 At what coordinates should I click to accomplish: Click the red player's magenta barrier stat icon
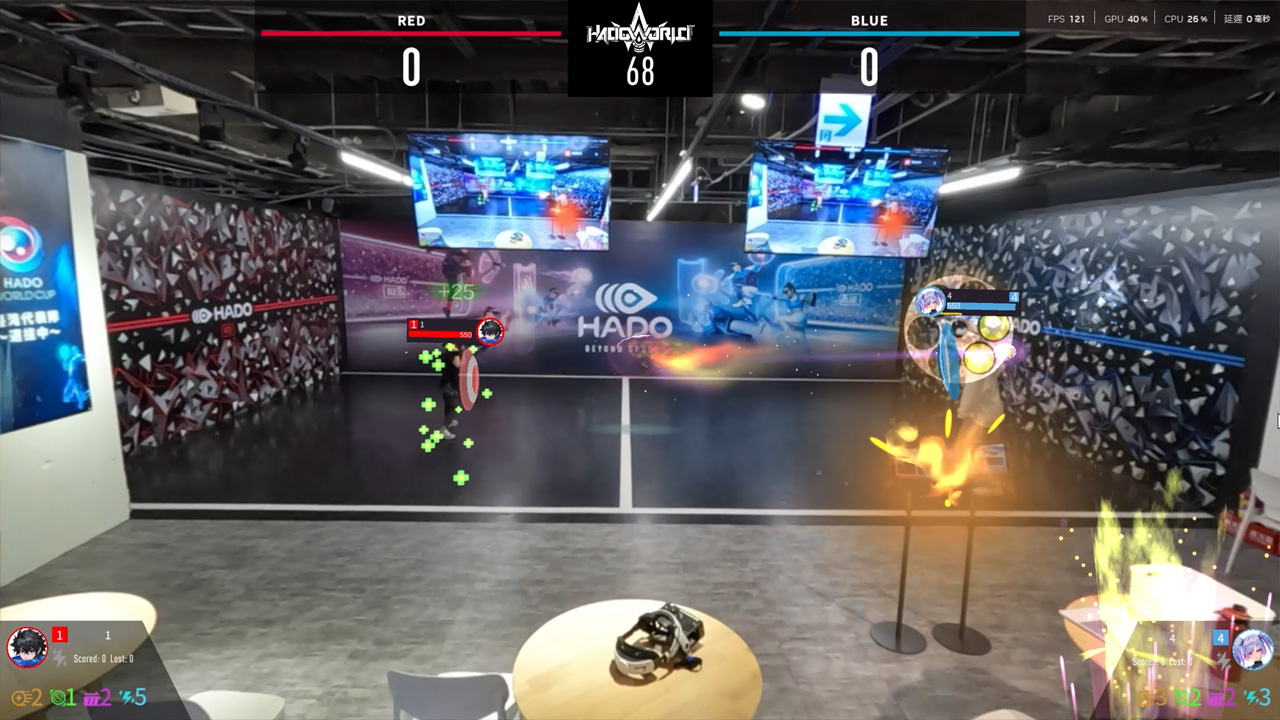(x=91, y=697)
